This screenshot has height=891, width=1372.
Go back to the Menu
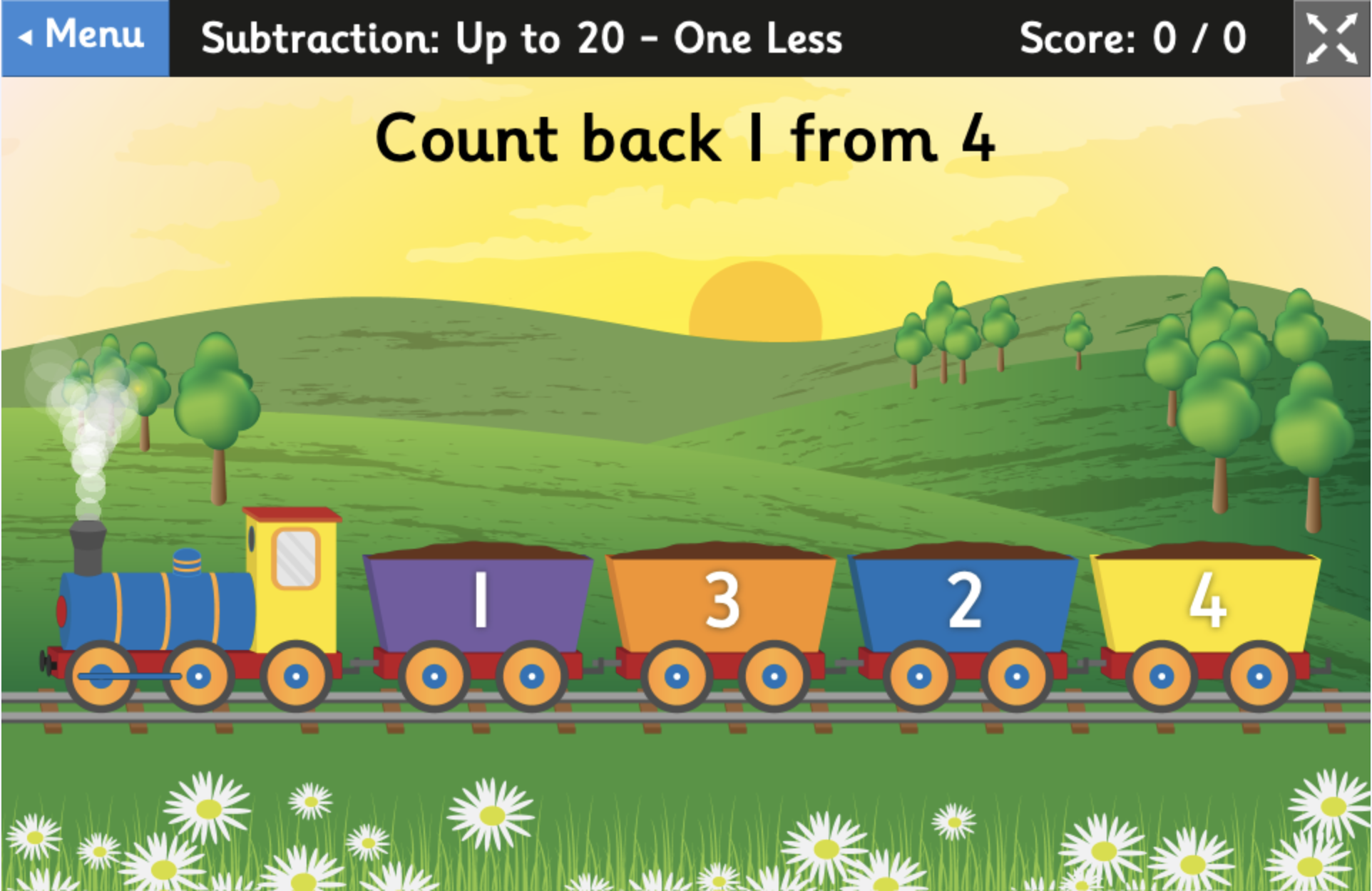[85, 37]
